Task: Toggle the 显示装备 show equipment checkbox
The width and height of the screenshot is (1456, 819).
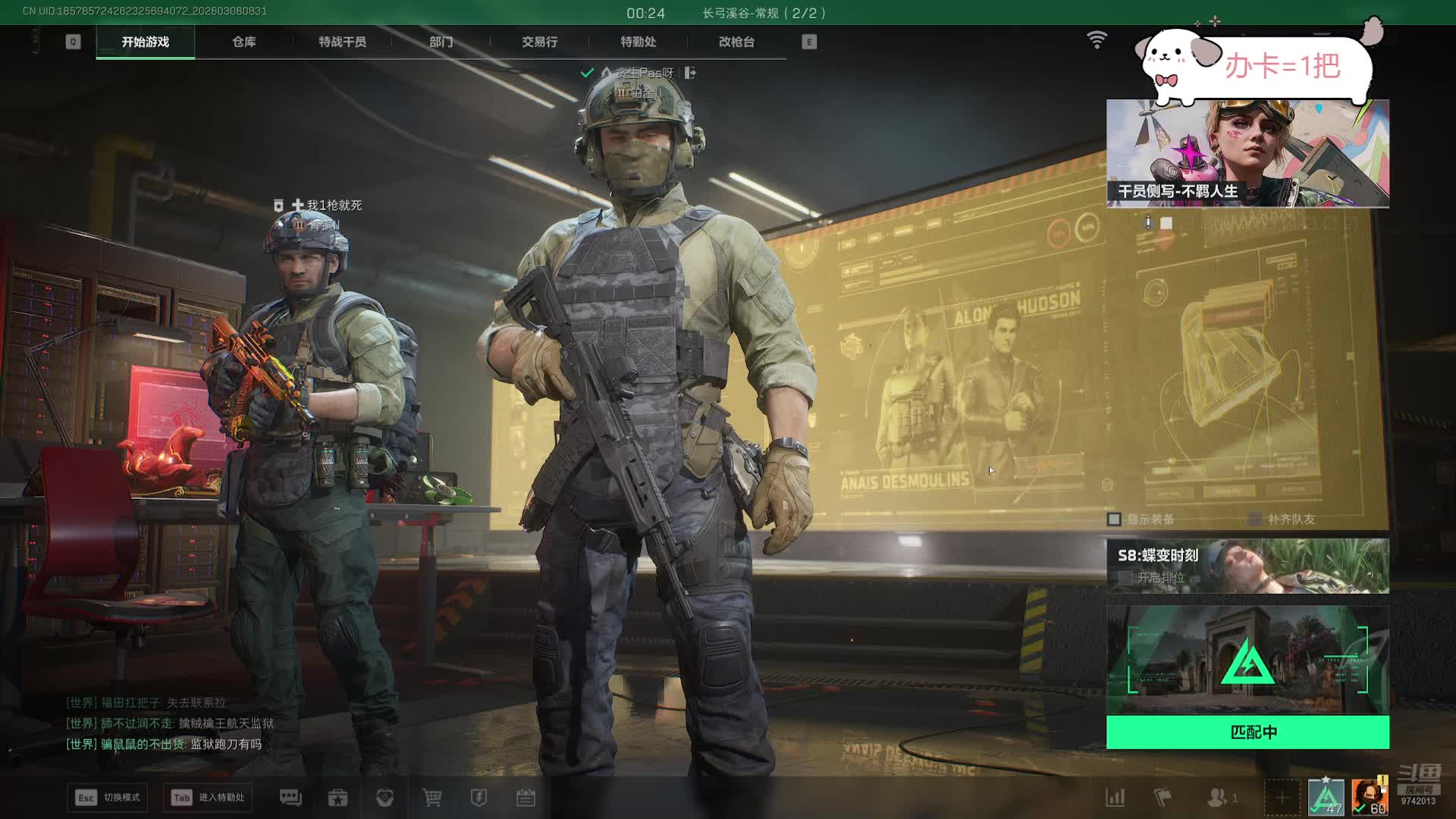Action: (x=1114, y=519)
